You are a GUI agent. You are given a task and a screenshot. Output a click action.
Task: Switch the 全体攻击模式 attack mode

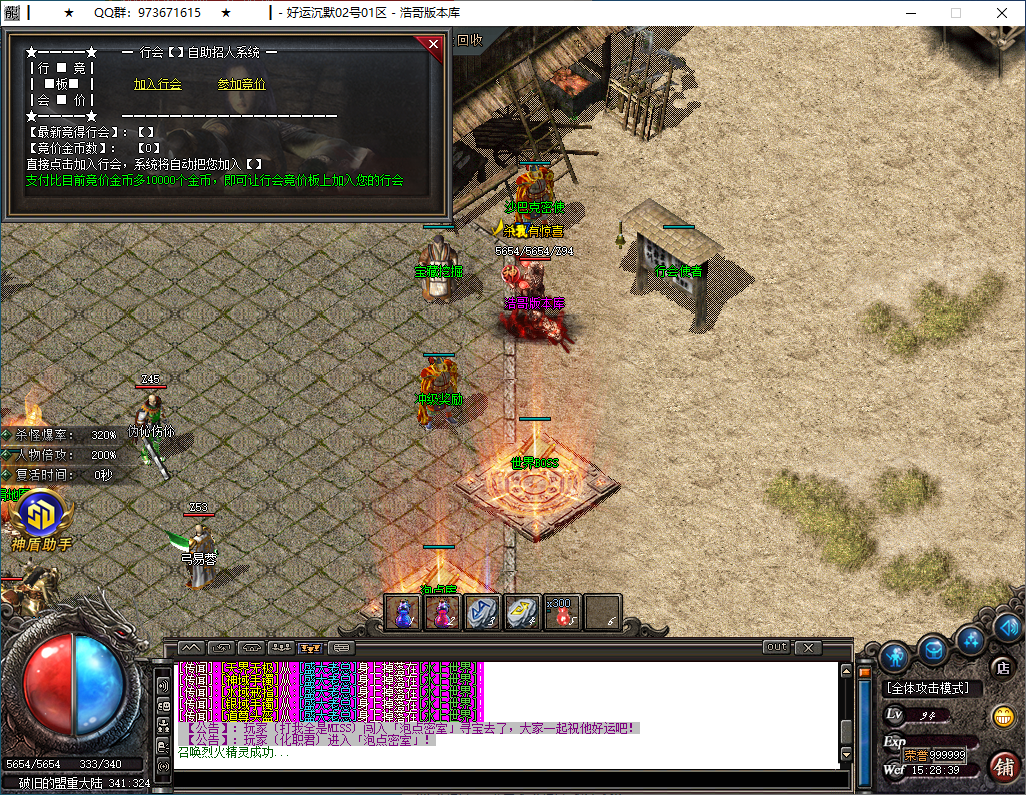pyautogui.click(x=928, y=688)
